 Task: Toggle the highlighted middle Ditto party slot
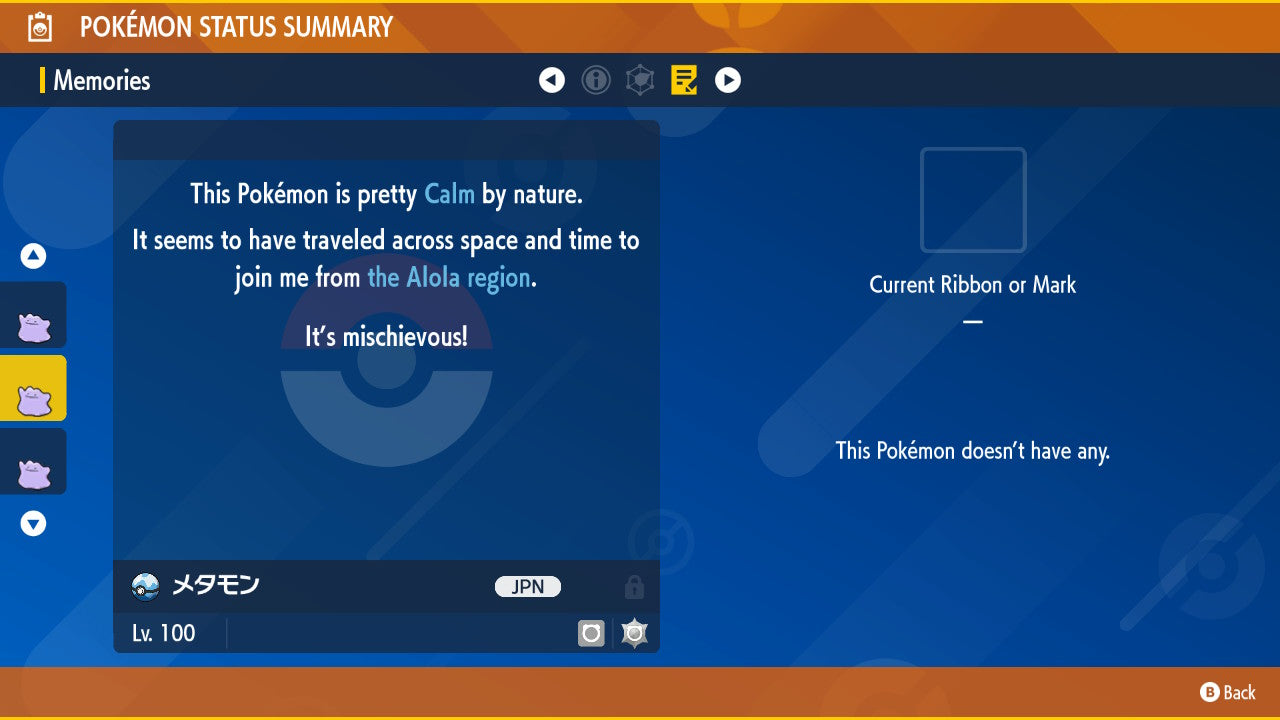click(32, 388)
